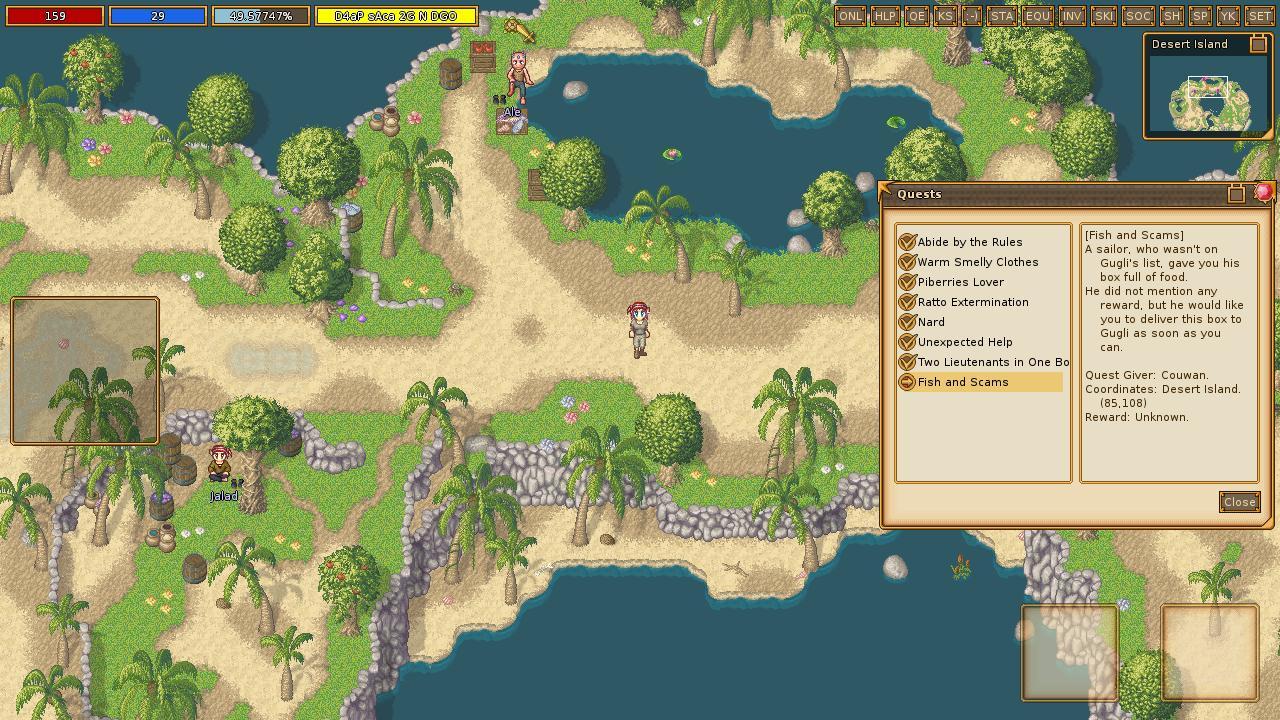This screenshot has height=720, width=1280.
Task: Open the help window via HLP icon
Action: point(884,16)
